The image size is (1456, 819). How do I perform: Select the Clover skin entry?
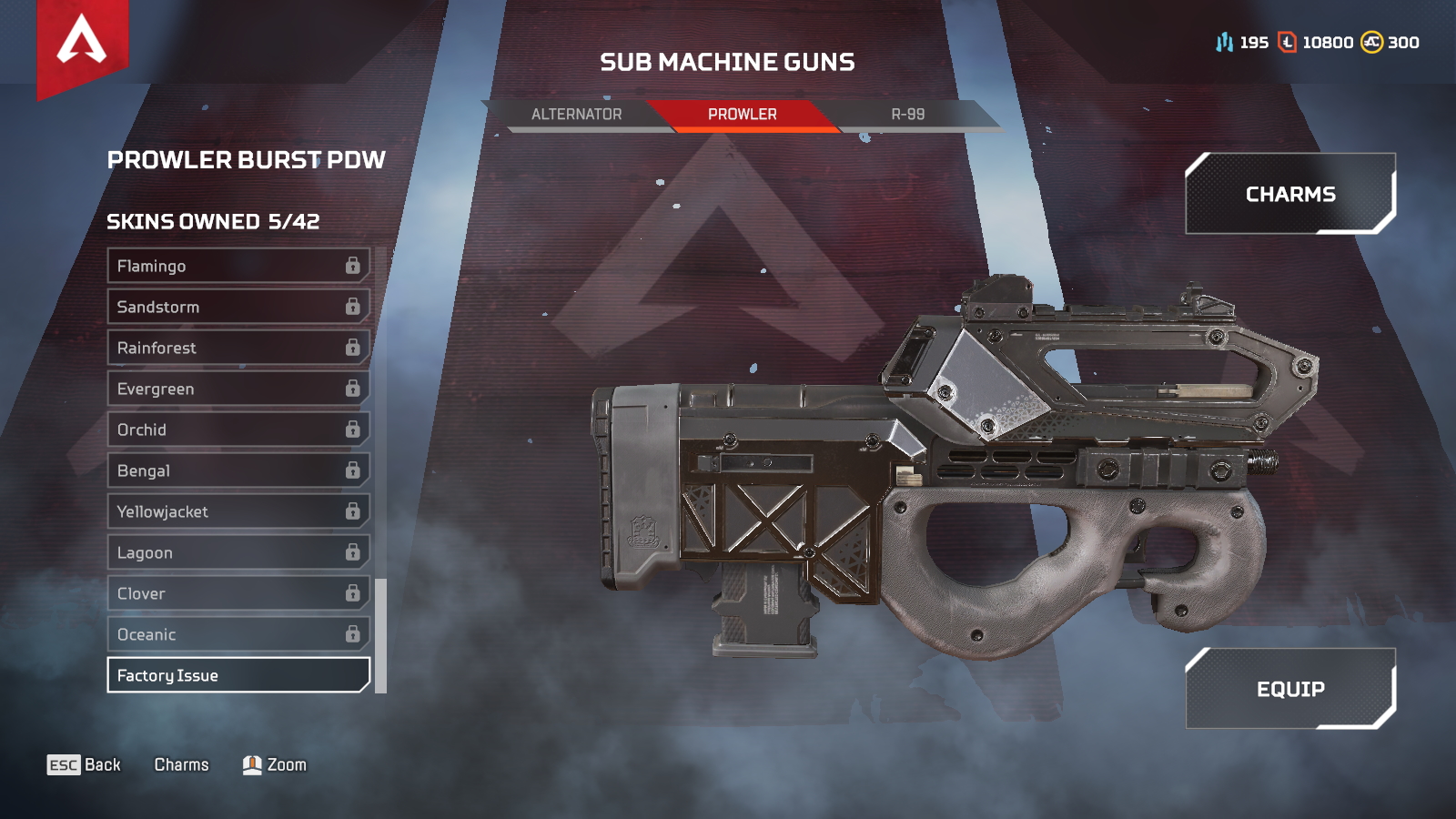click(238, 593)
